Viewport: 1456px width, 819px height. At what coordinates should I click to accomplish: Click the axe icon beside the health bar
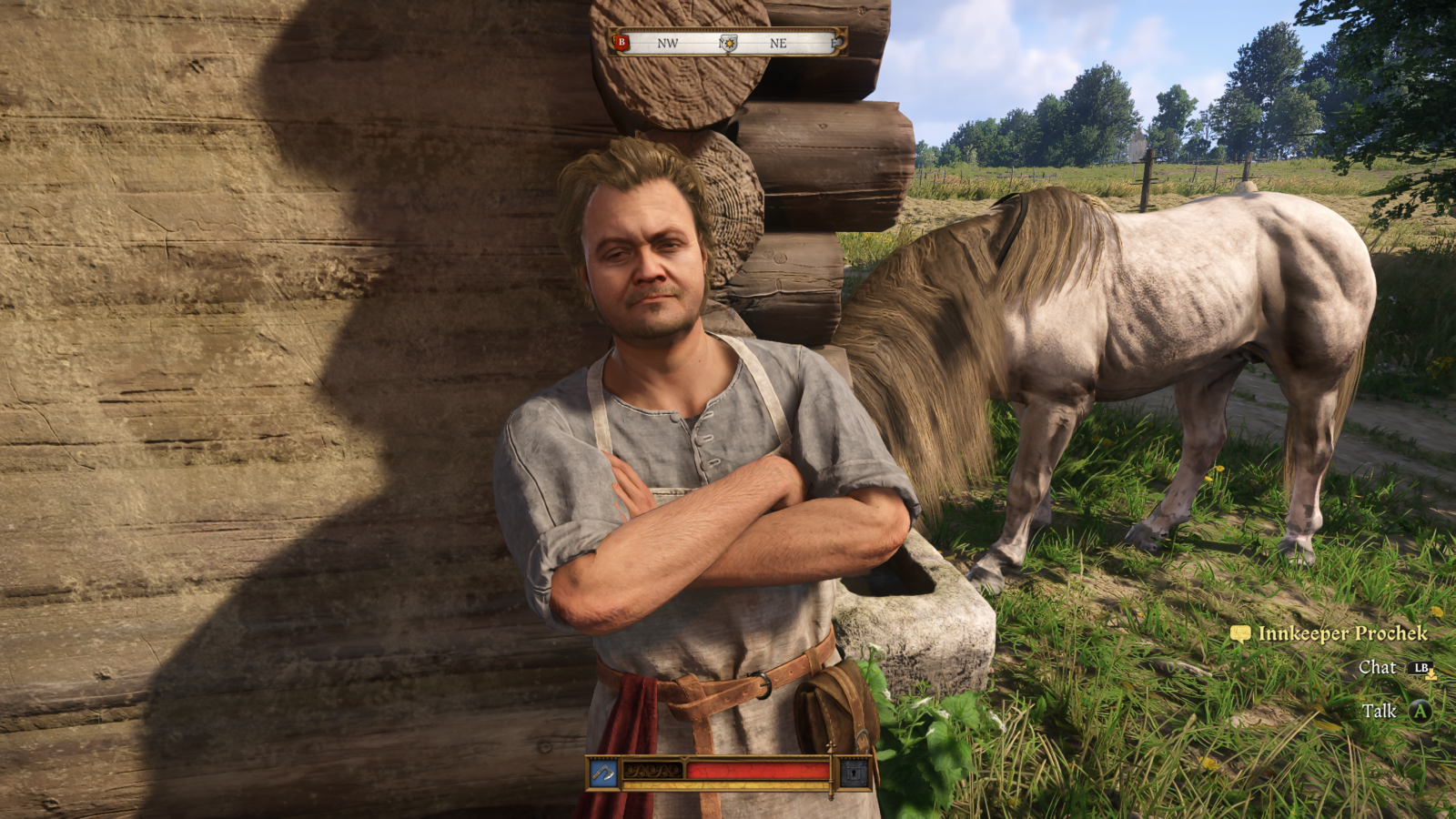click(x=603, y=773)
